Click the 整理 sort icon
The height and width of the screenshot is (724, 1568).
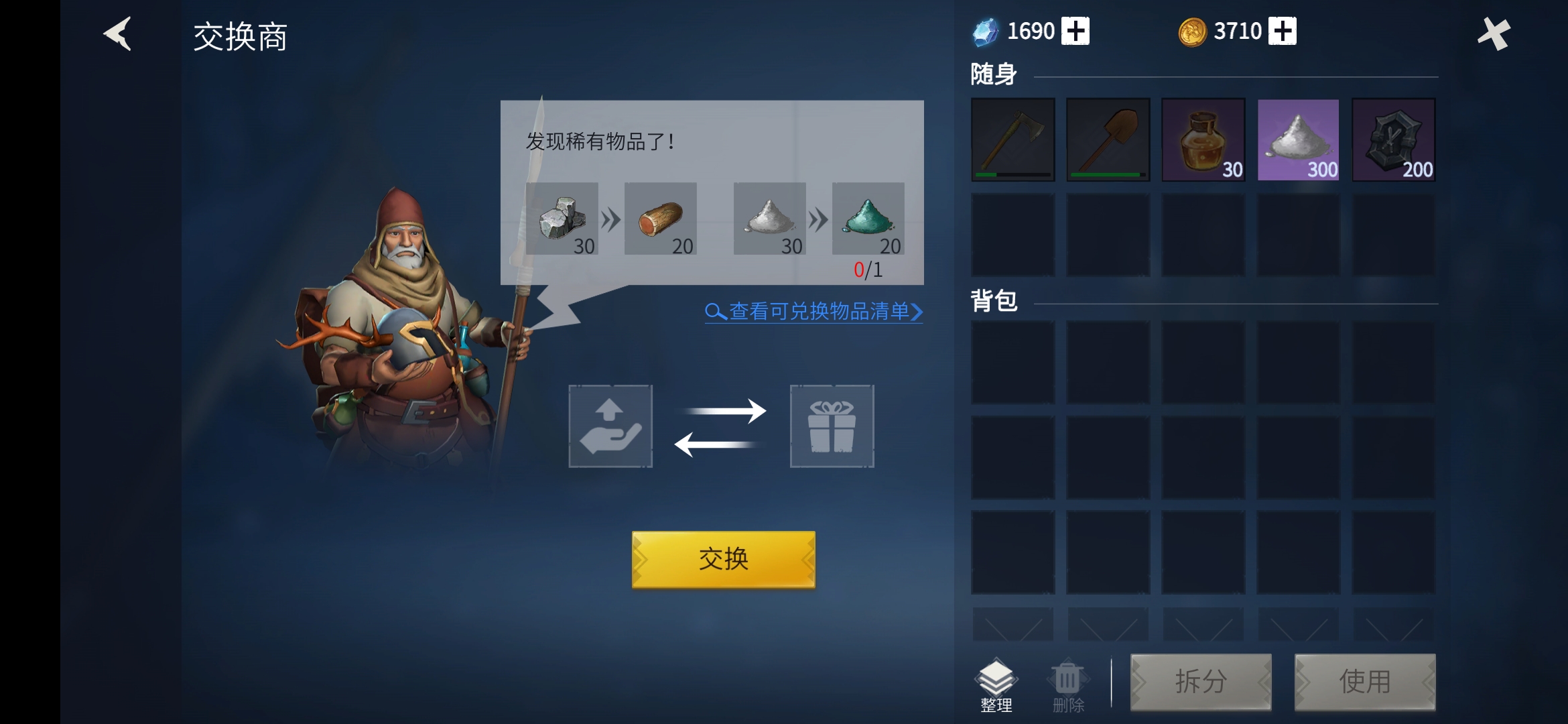[x=997, y=678]
